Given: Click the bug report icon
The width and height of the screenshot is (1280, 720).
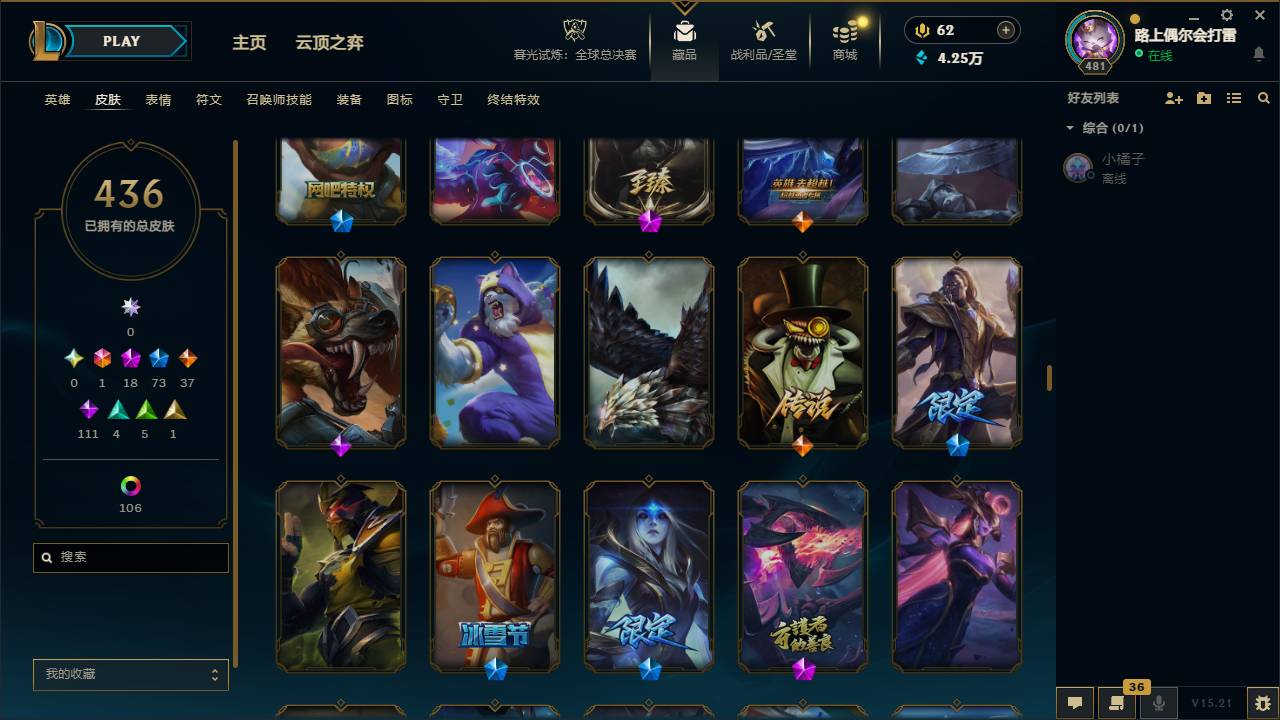Looking at the screenshot, I should (1262, 703).
